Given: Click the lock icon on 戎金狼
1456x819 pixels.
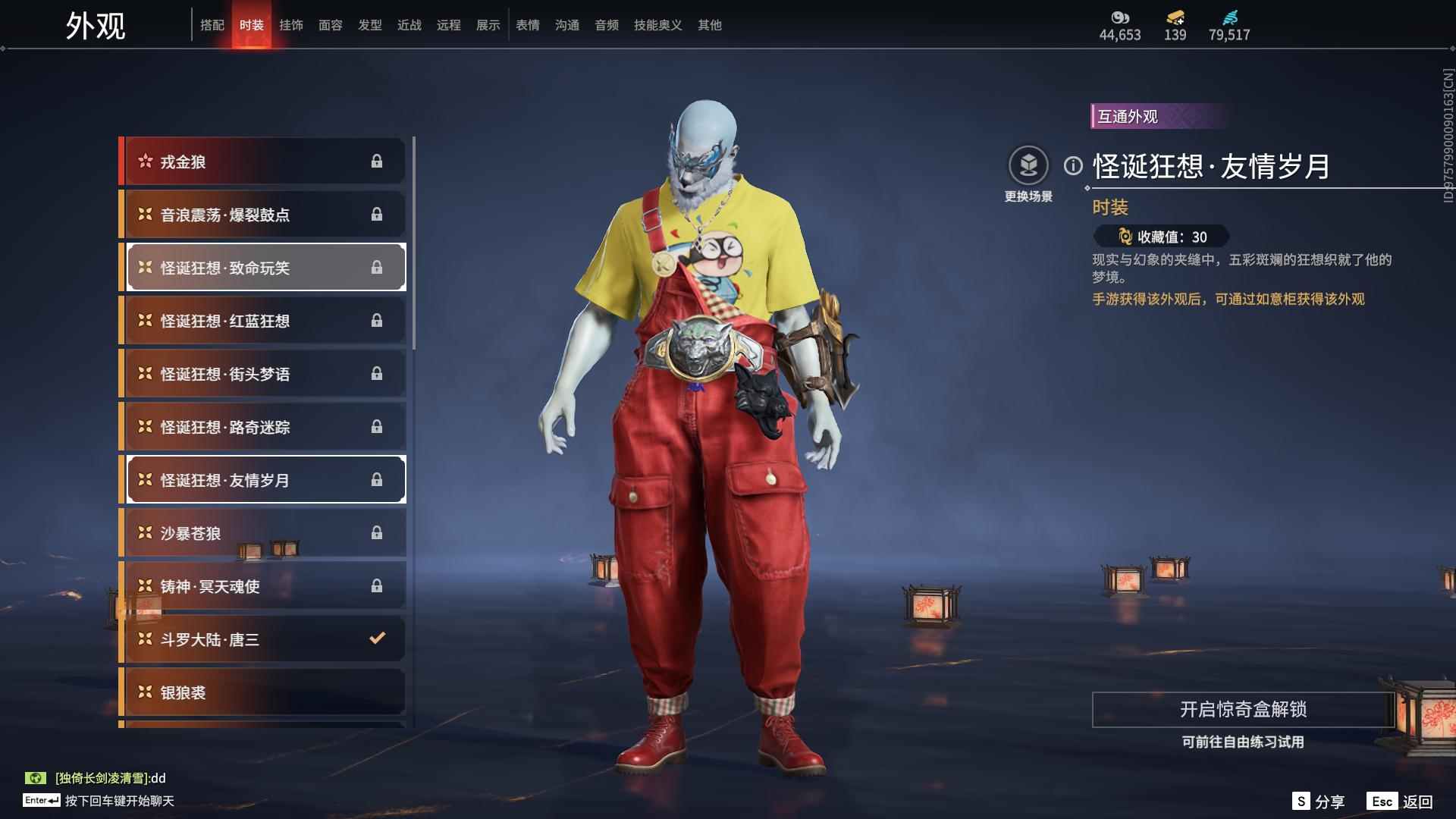Looking at the screenshot, I should tap(377, 162).
